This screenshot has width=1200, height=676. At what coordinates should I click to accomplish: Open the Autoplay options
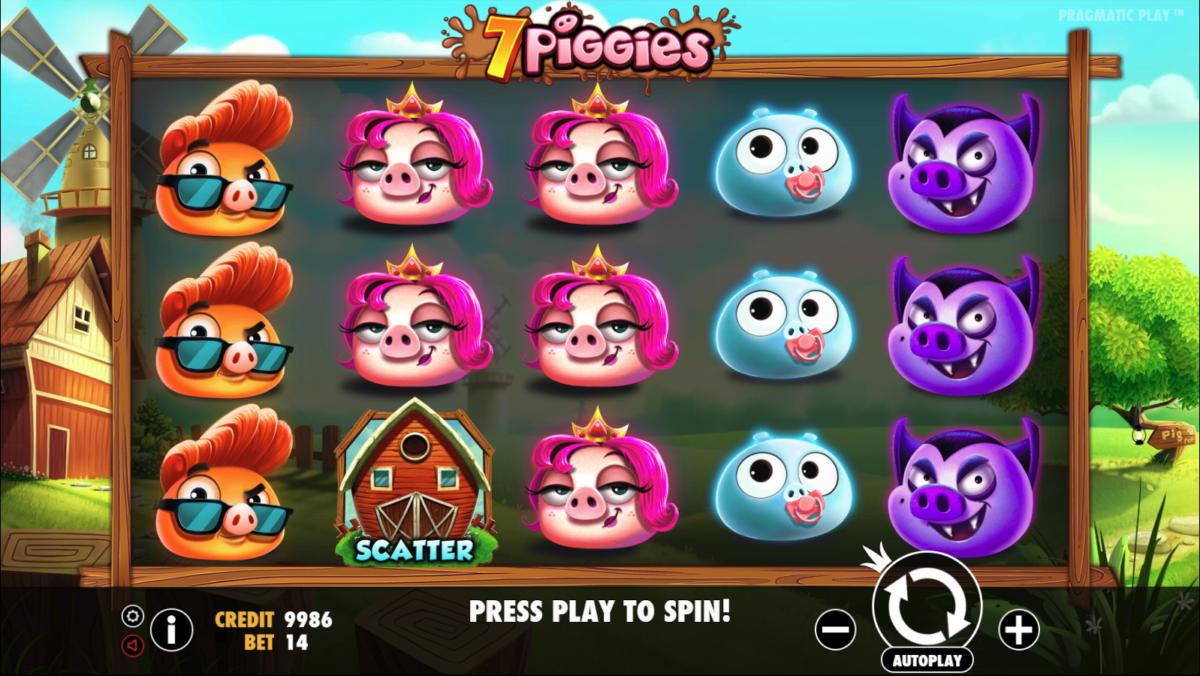[x=927, y=660]
